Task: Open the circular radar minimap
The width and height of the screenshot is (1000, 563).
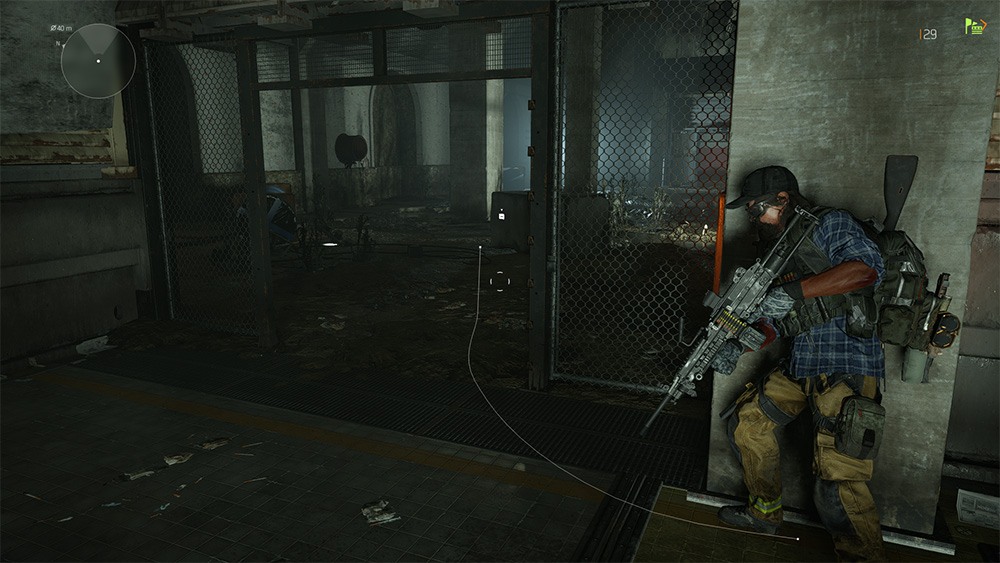Action: click(x=98, y=60)
